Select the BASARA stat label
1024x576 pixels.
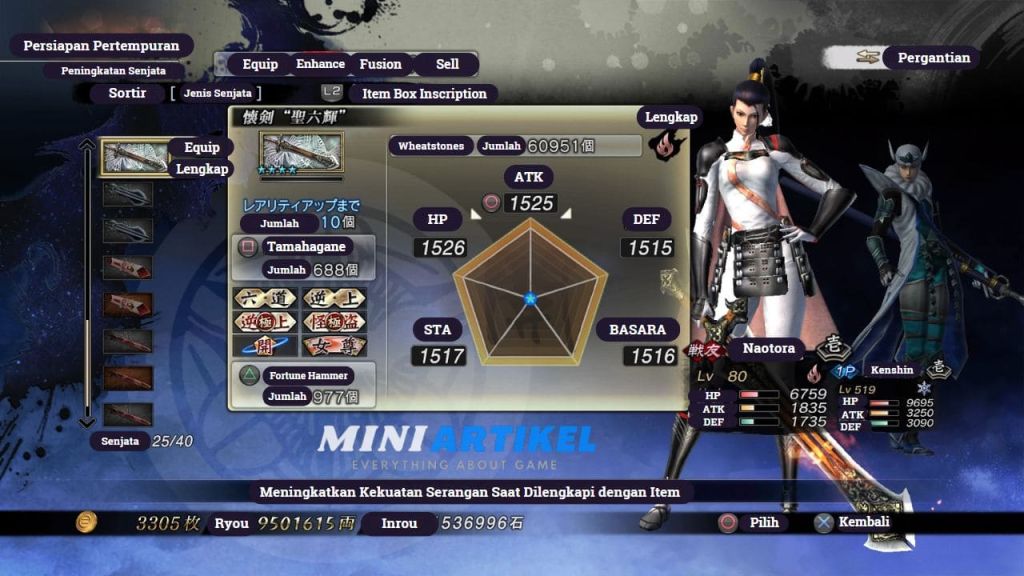coord(637,330)
